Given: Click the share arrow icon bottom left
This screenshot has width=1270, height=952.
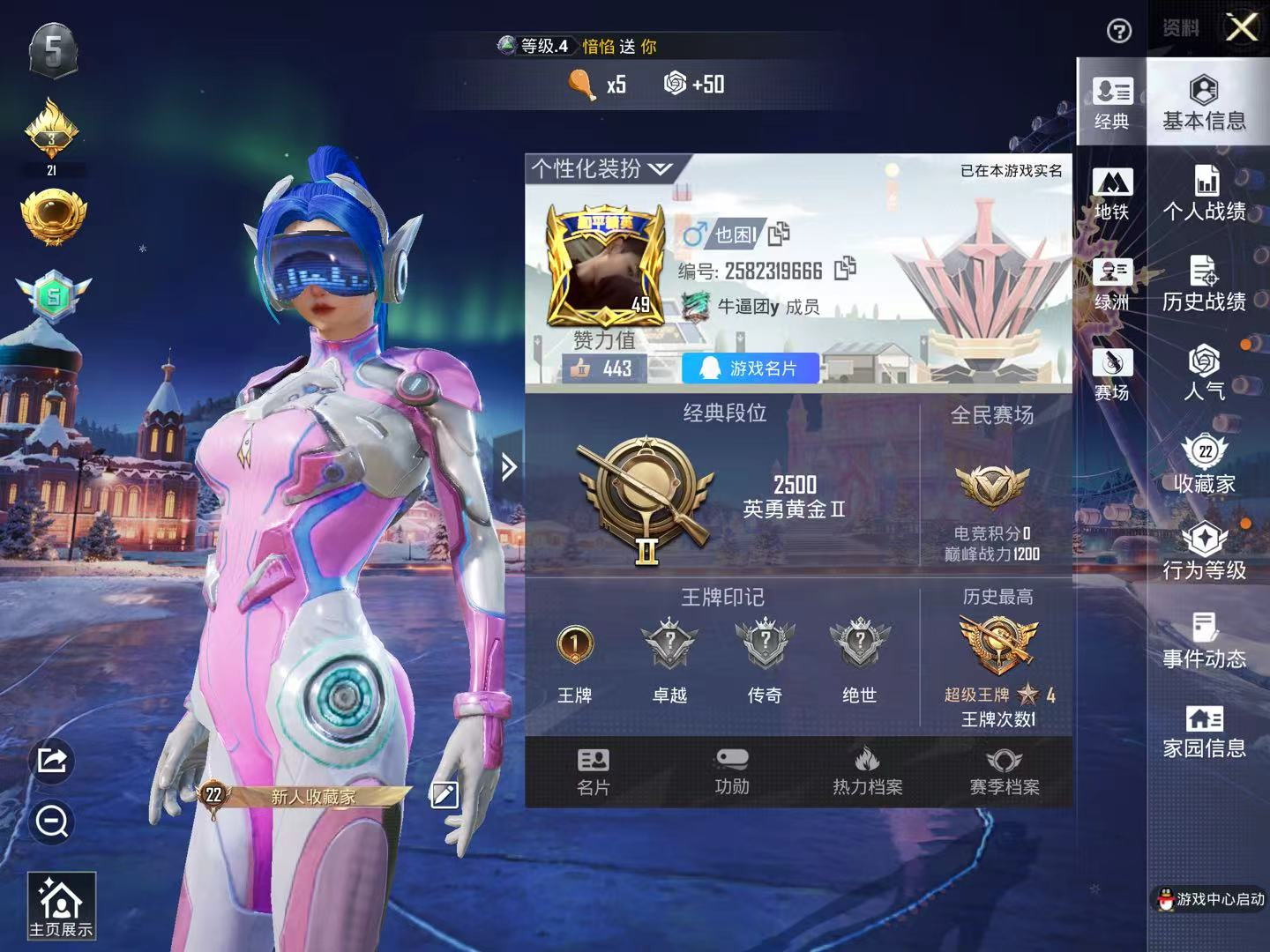Looking at the screenshot, I should tap(52, 761).
